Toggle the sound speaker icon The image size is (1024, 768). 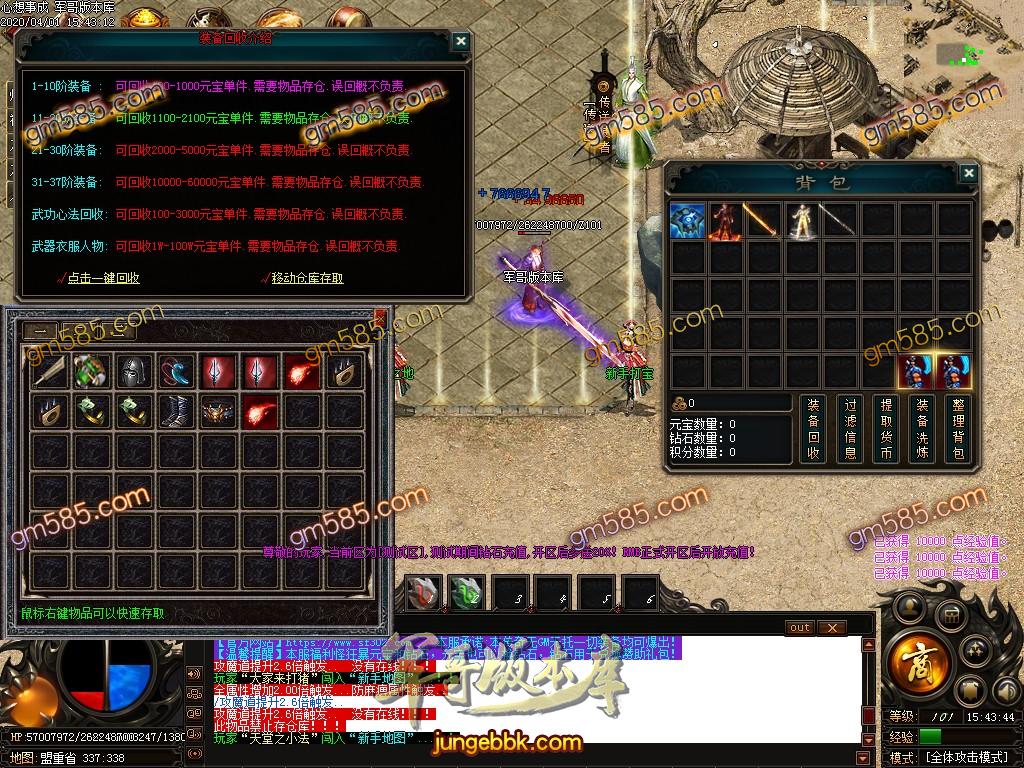tap(192, 673)
